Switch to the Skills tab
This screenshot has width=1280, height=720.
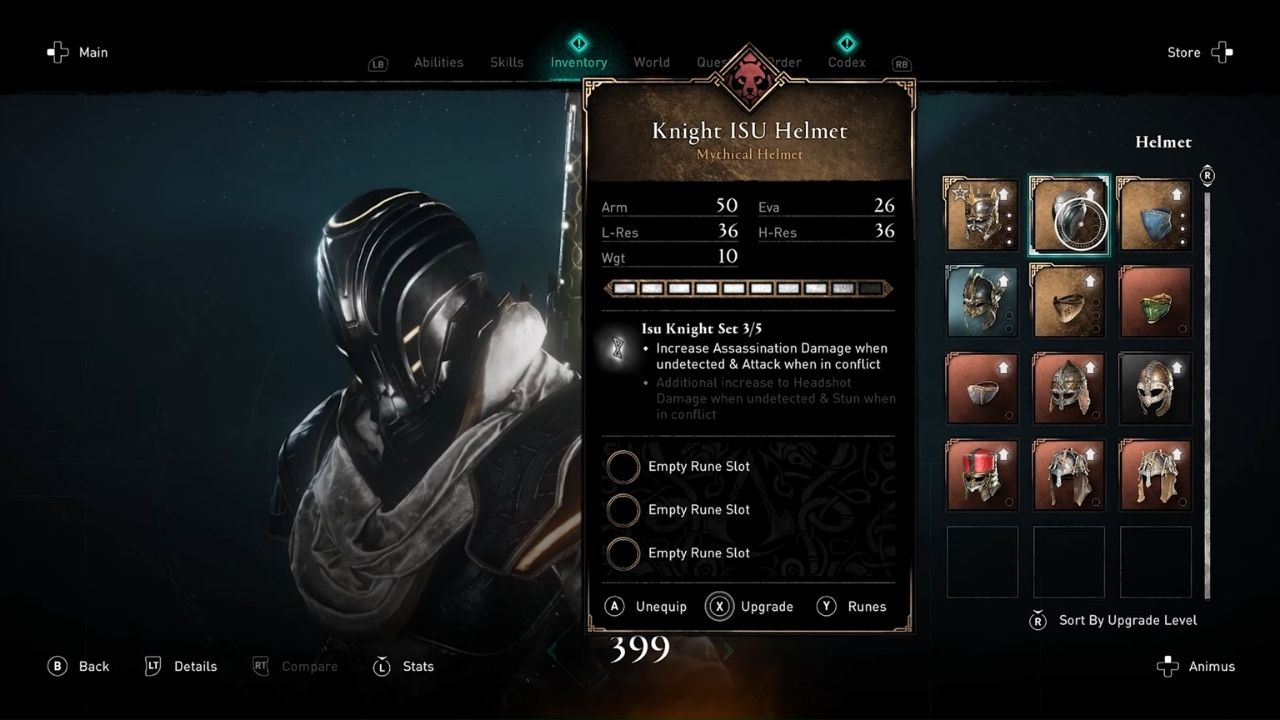506,61
